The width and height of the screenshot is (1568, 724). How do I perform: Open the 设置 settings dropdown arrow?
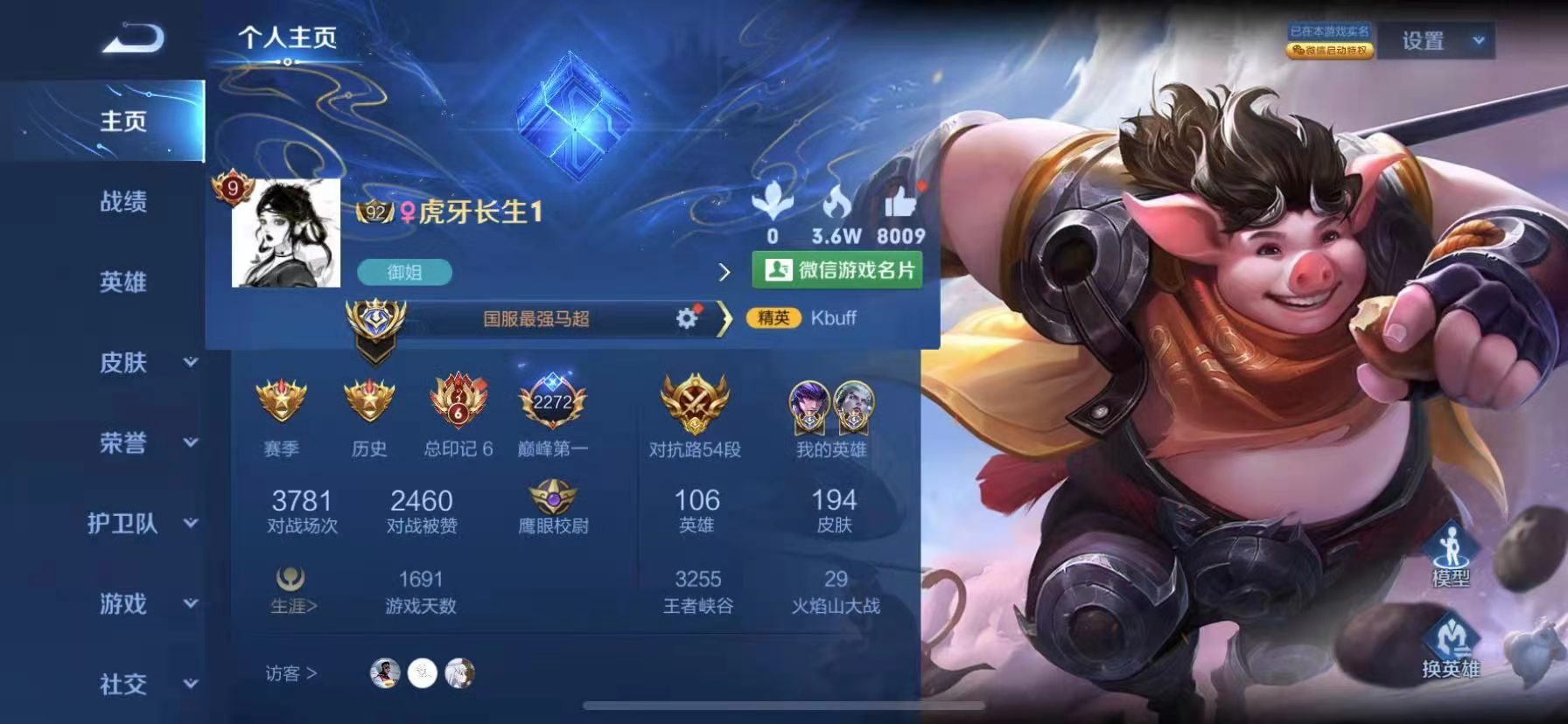point(1479,41)
